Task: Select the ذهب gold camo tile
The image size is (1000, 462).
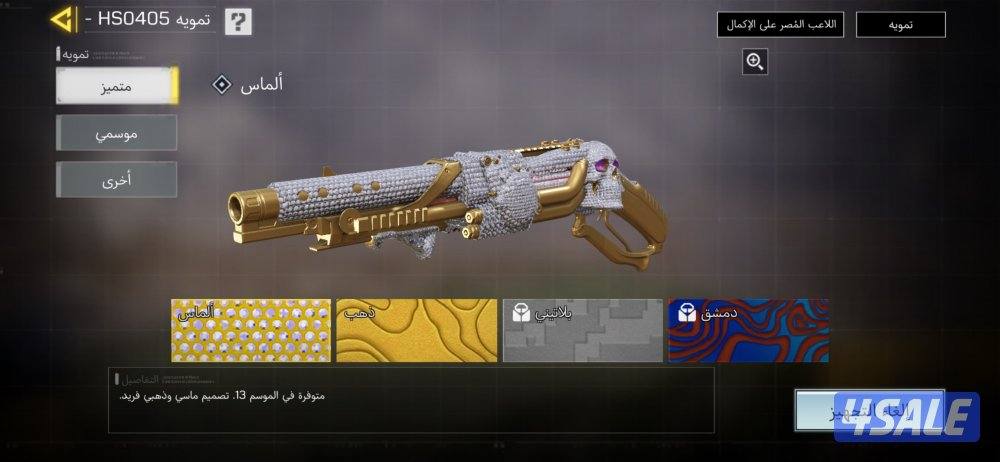Action: pyautogui.click(x=416, y=330)
